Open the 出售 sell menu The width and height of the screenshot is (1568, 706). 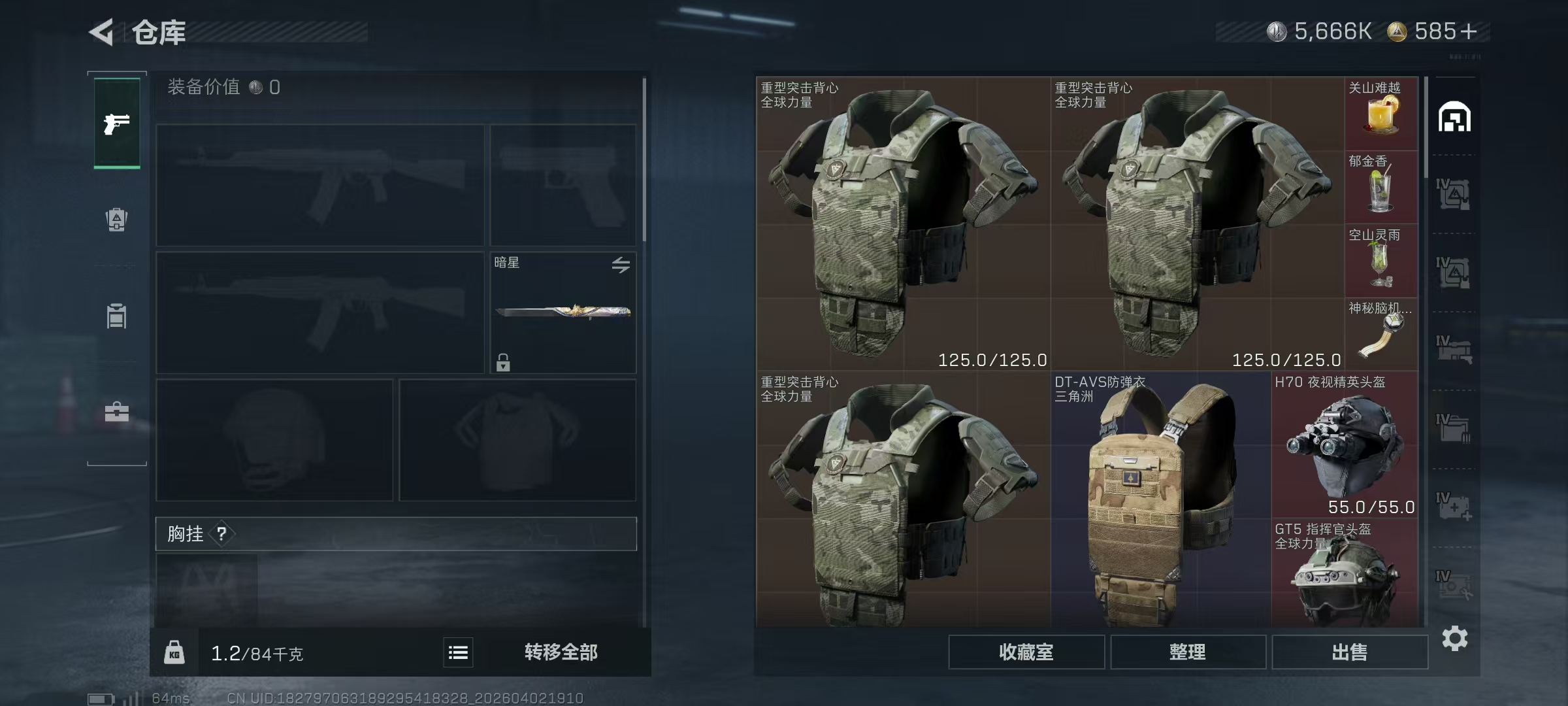1349,652
